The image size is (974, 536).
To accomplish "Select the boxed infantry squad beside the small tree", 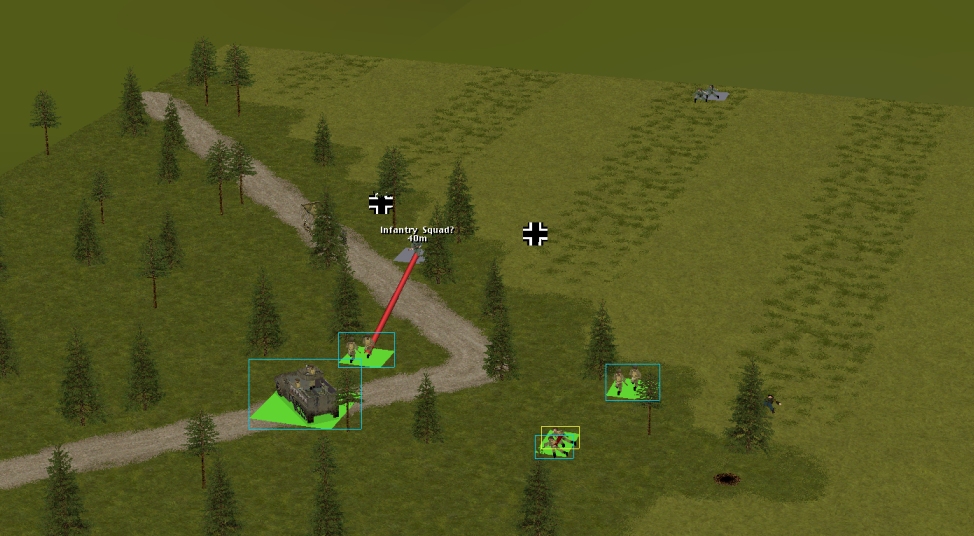I will (x=631, y=382).
